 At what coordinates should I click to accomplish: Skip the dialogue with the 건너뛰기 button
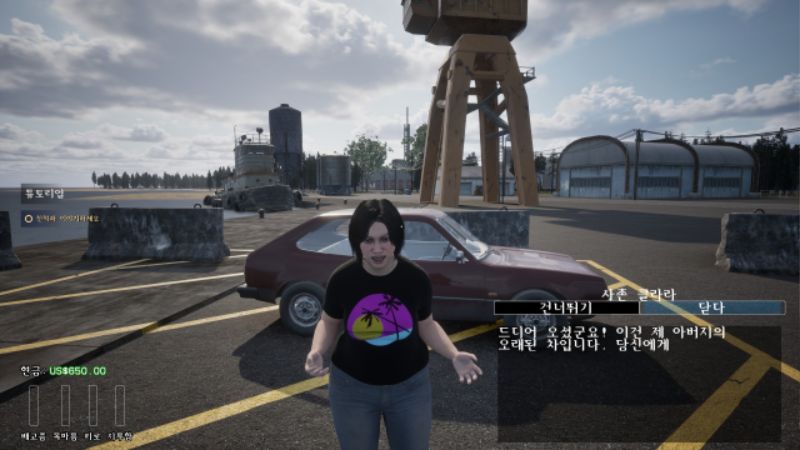pyautogui.click(x=566, y=308)
